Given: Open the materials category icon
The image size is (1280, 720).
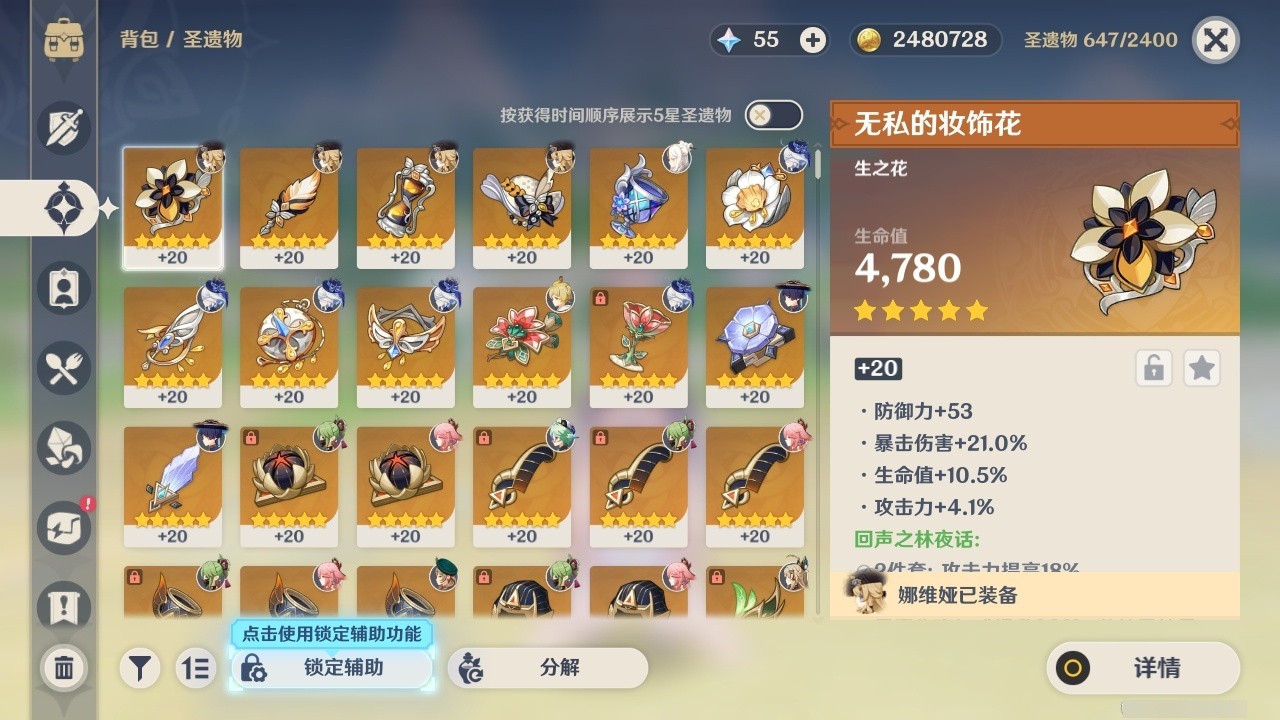Looking at the screenshot, I should (x=63, y=447).
